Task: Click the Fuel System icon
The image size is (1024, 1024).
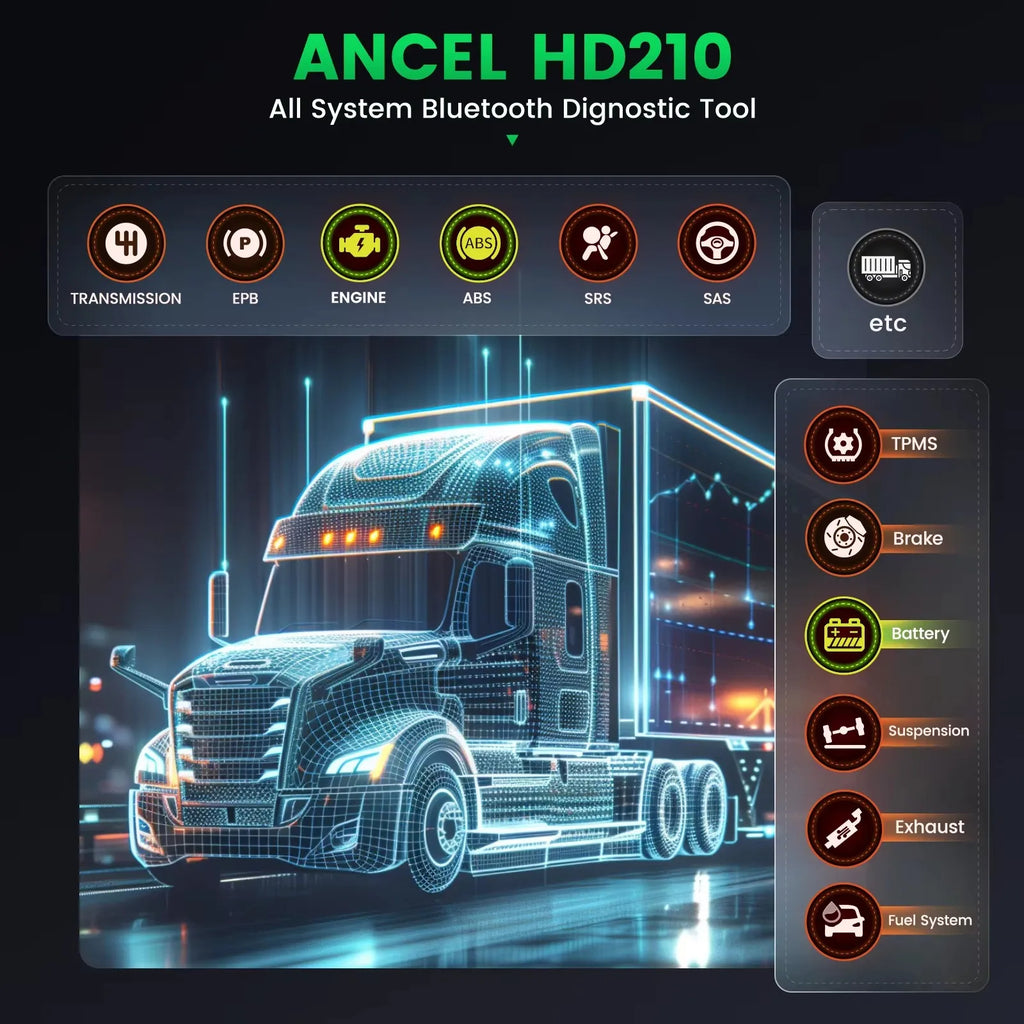Action: coord(843,921)
